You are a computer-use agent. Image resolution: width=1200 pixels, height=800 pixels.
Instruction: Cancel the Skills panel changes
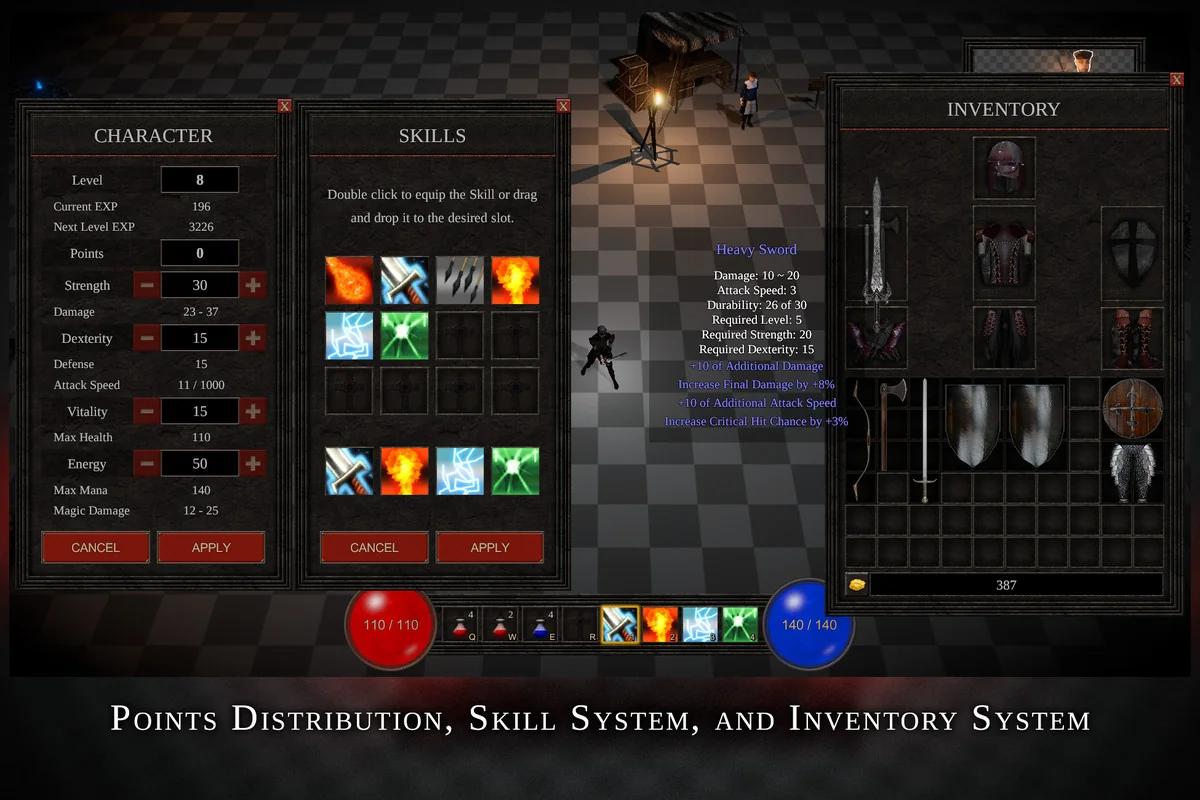tap(374, 547)
